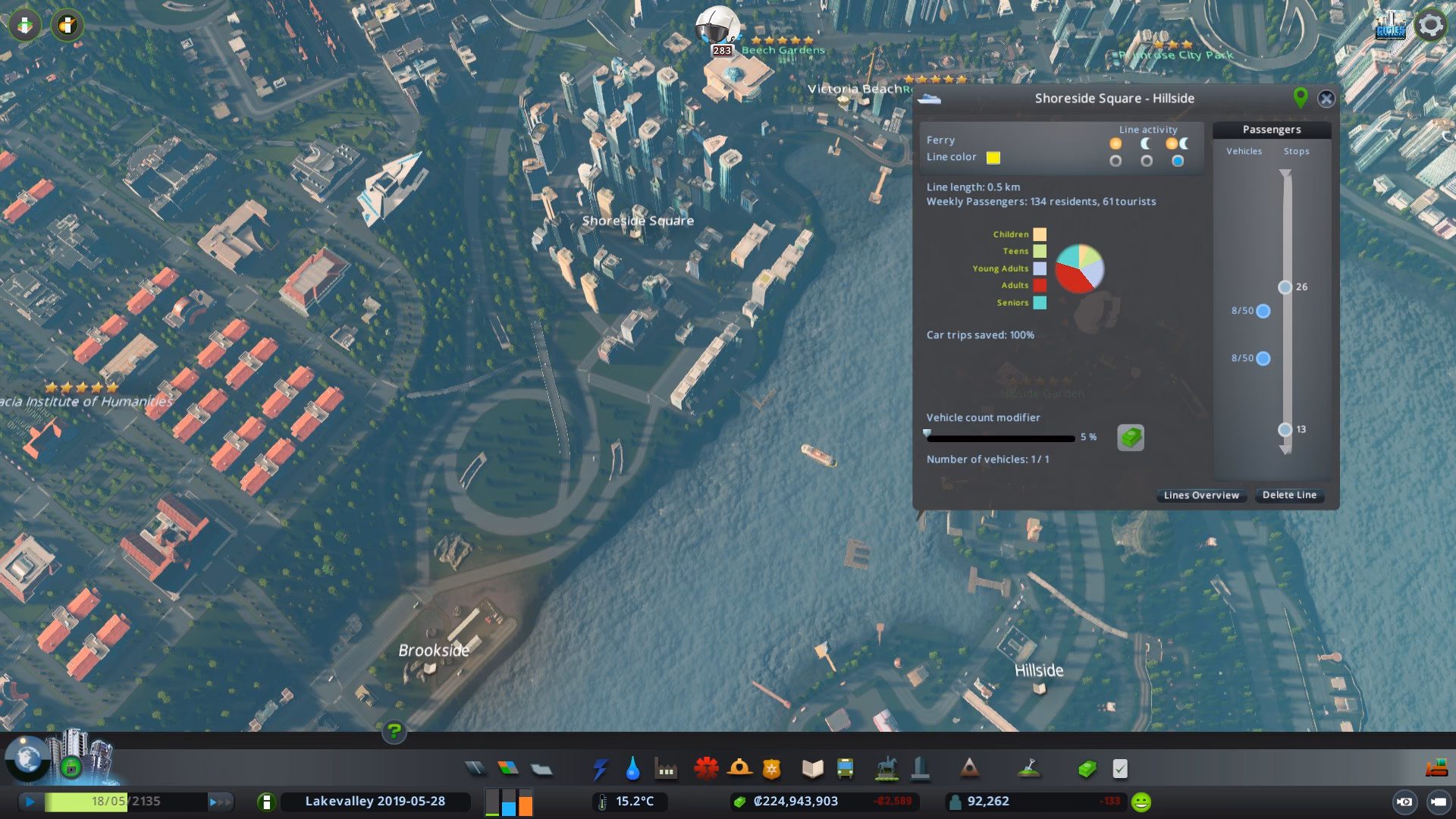Select night-only line activity
This screenshot has height=819, width=1456.
pos(1146,160)
